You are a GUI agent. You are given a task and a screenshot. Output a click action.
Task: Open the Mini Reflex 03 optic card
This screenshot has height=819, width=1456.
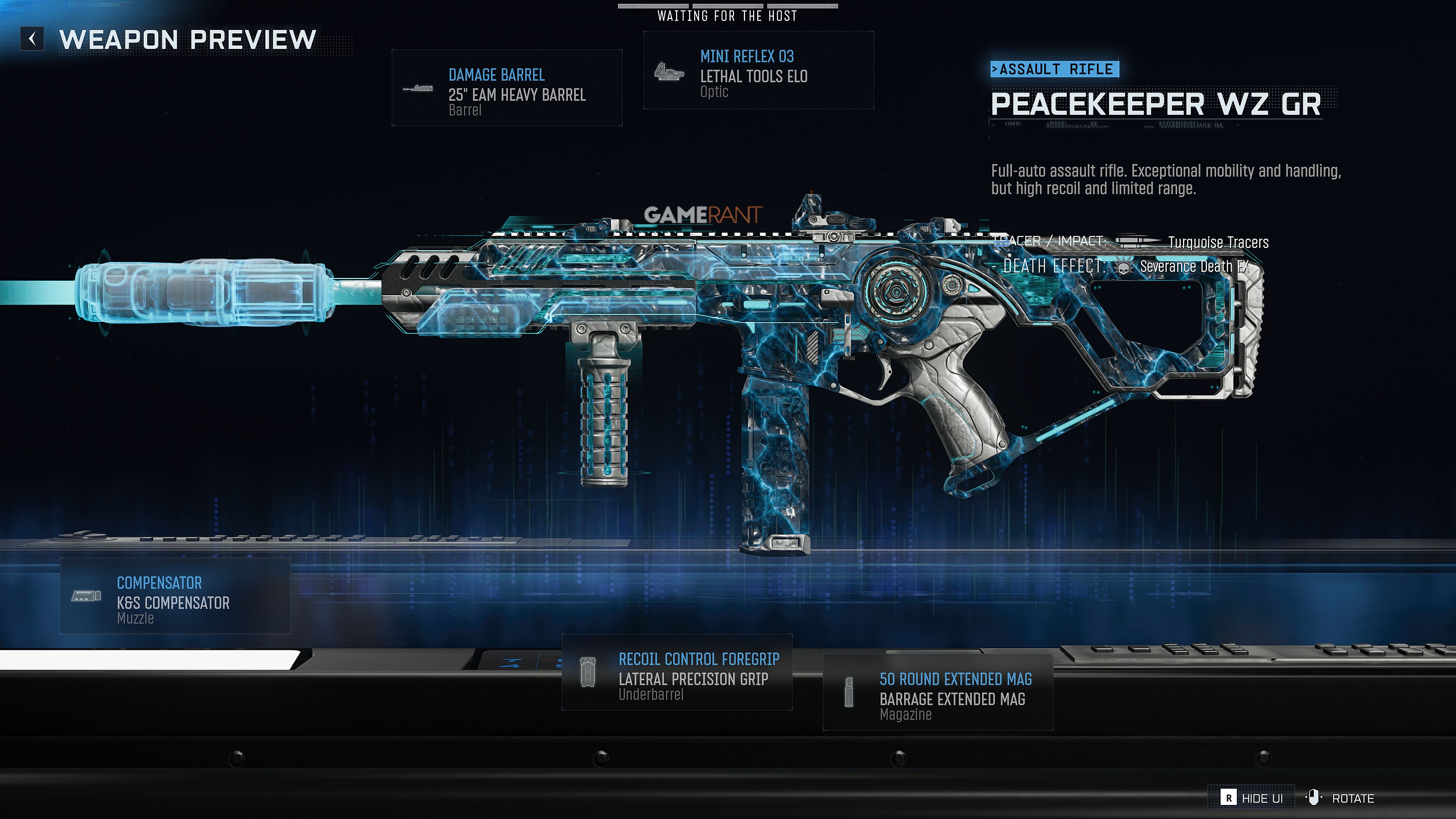[x=758, y=71]
